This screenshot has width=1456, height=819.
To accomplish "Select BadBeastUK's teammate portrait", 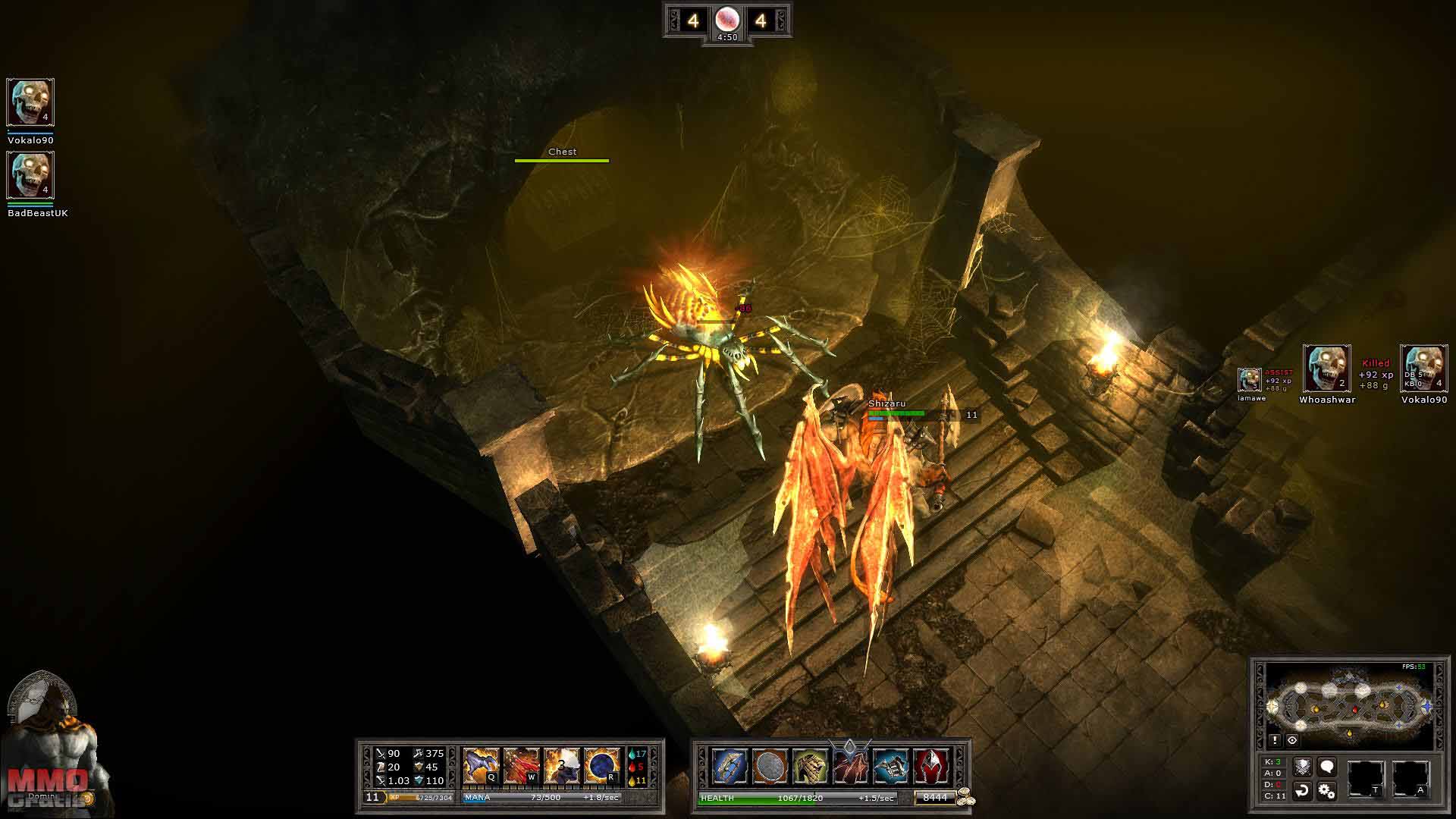I will (x=30, y=175).
